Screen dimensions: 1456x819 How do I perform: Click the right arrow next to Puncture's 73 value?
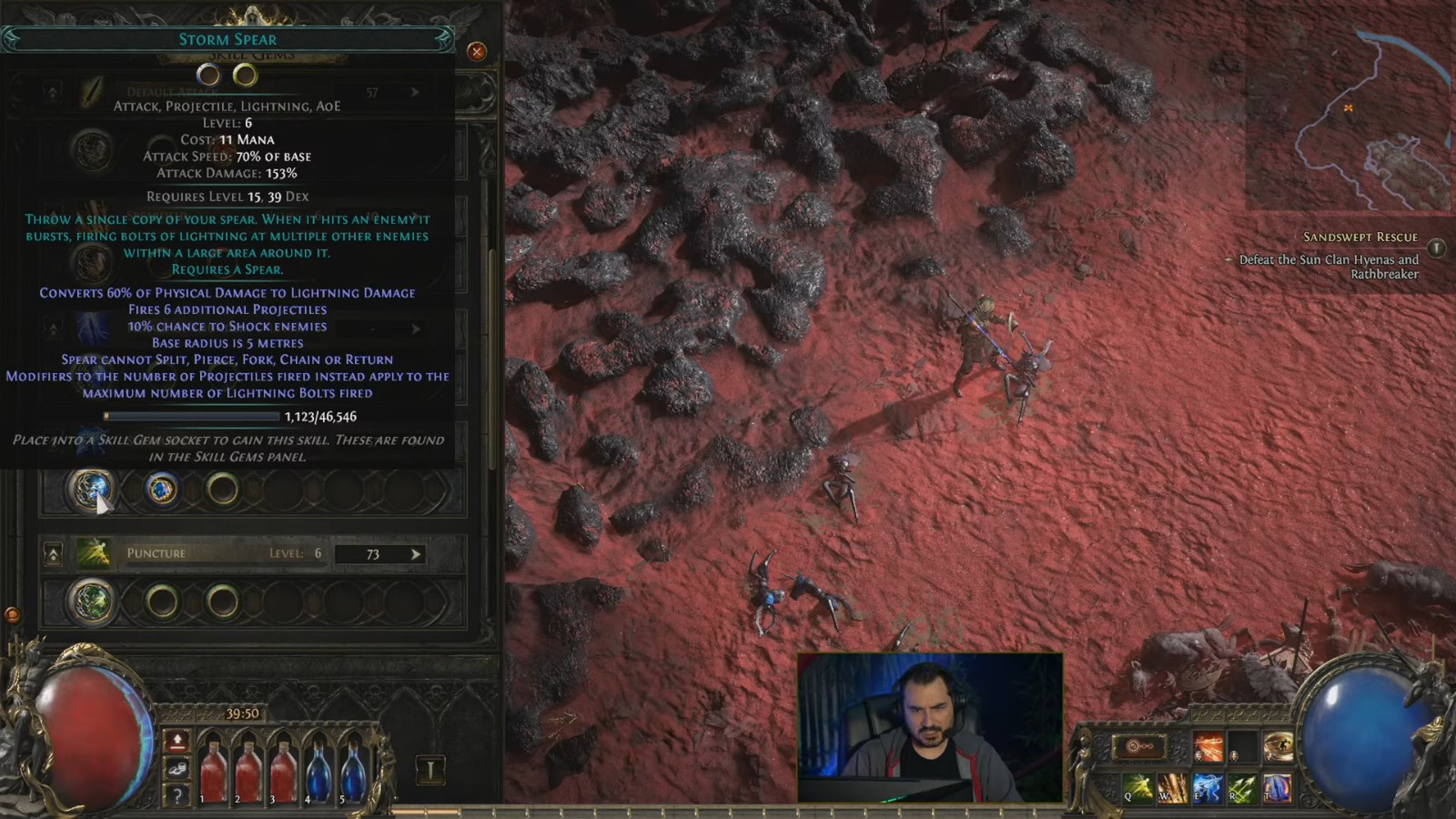tap(415, 553)
